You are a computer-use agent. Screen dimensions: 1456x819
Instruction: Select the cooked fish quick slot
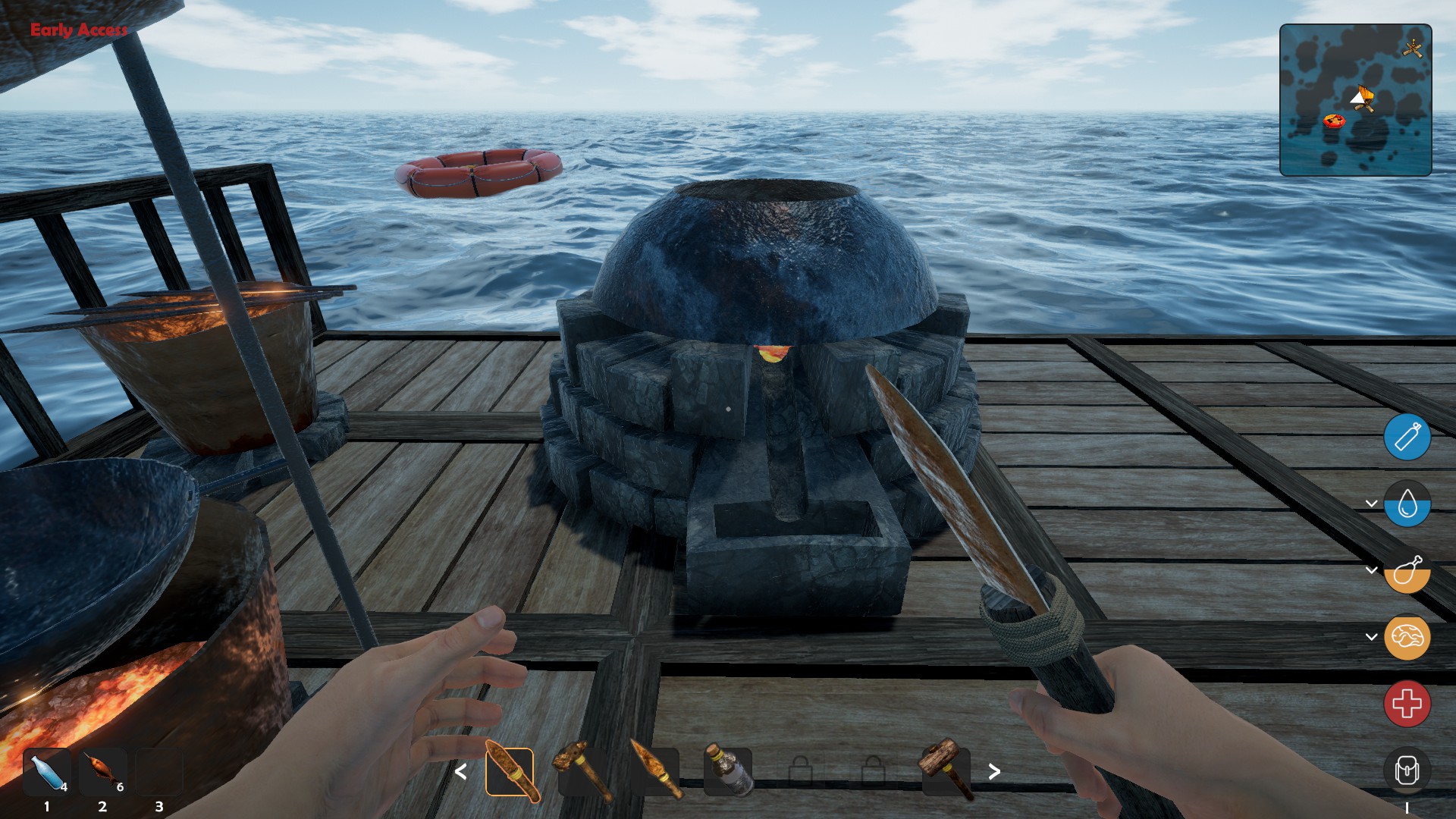click(102, 772)
